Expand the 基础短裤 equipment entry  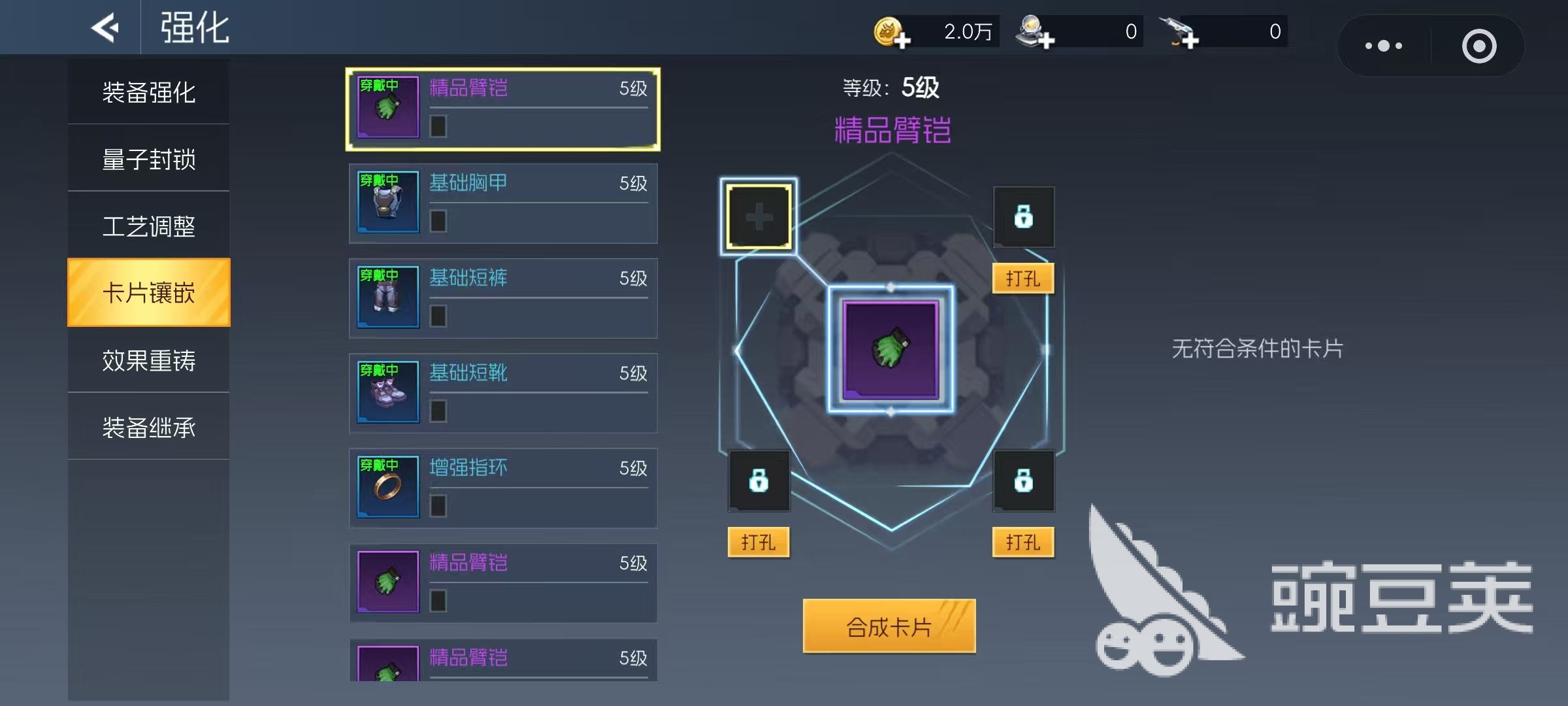pos(503,298)
